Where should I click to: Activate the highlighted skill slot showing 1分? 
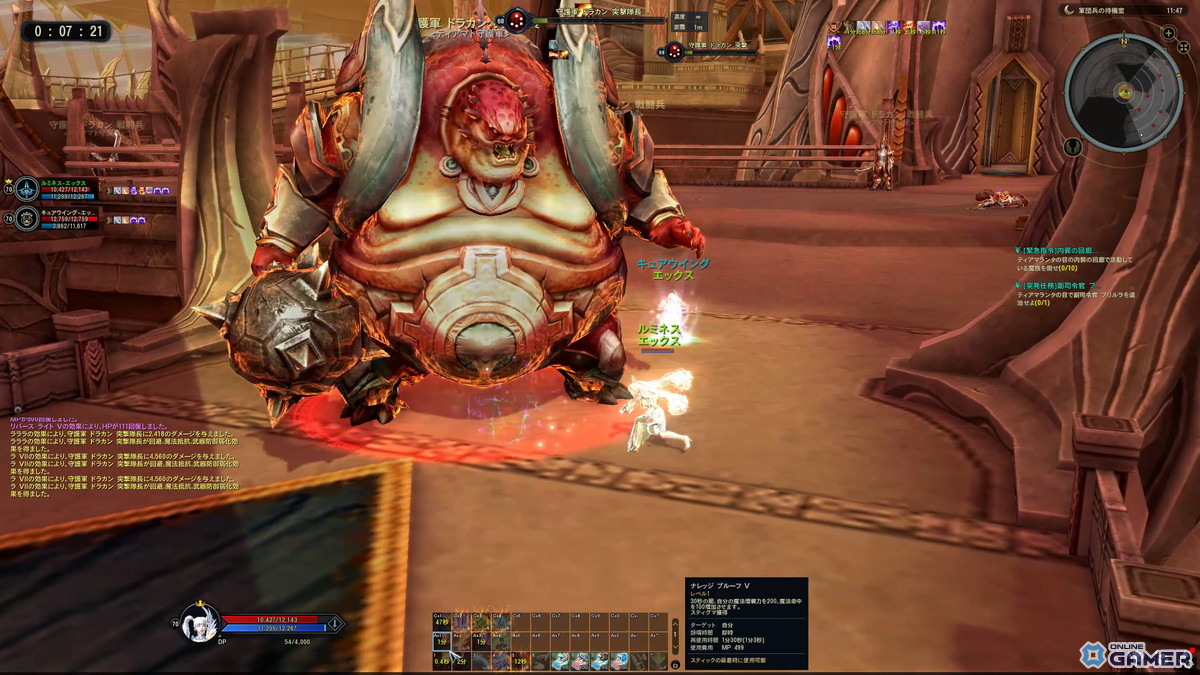tap(441, 642)
